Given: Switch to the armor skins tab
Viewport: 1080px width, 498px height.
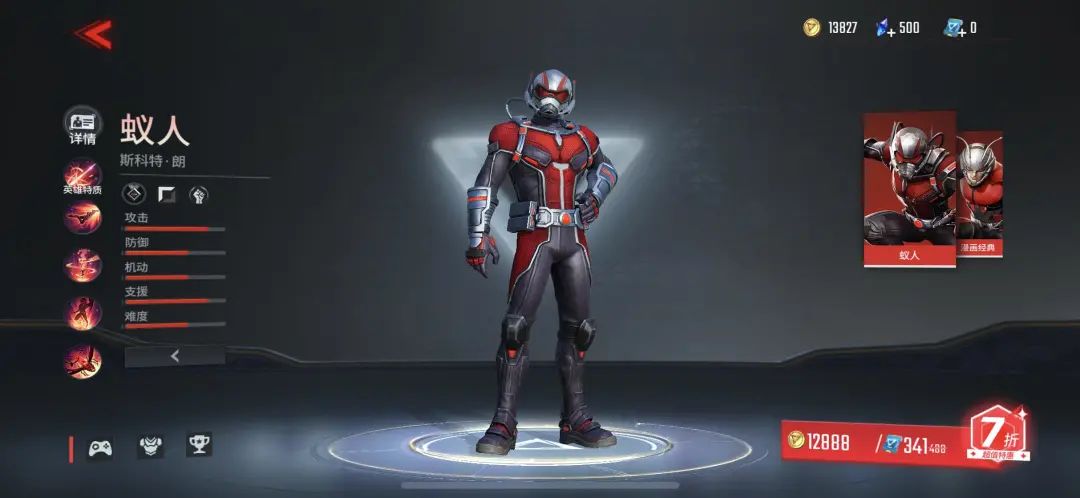Looking at the screenshot, I should 150,446.
